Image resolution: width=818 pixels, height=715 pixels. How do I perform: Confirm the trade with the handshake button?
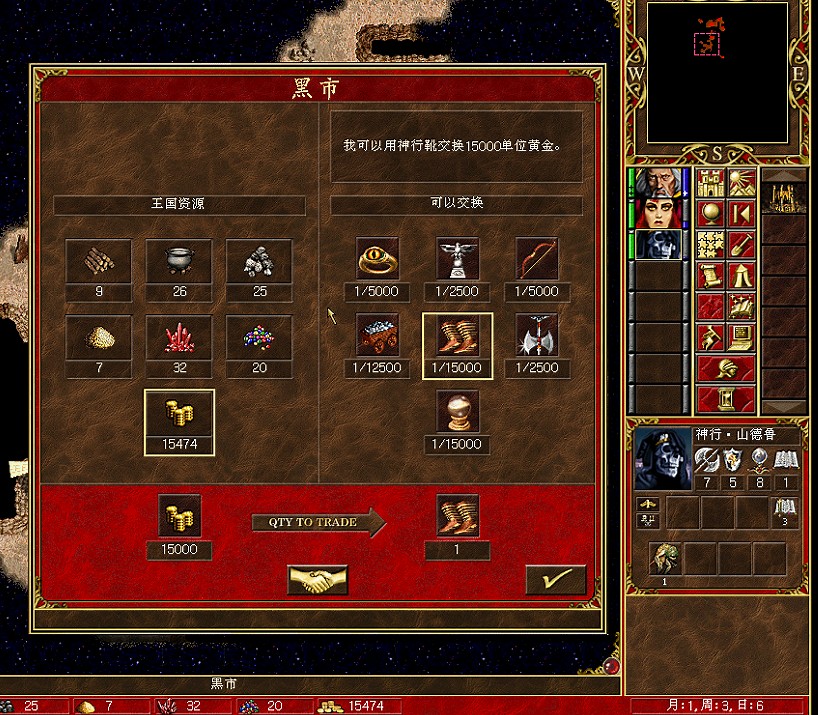pos(318,580)
